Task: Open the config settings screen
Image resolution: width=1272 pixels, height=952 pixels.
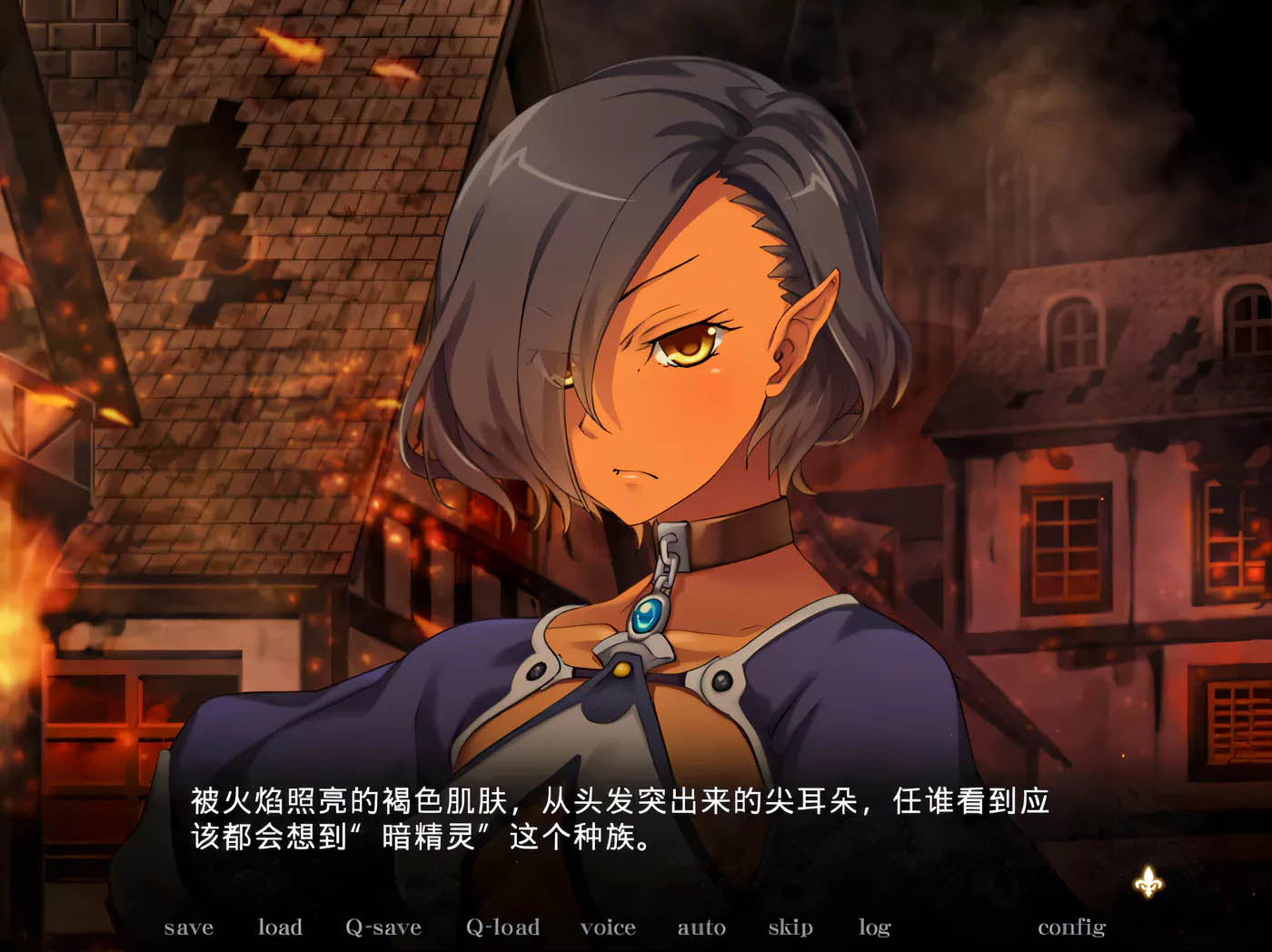Action: pos(1073,927)
